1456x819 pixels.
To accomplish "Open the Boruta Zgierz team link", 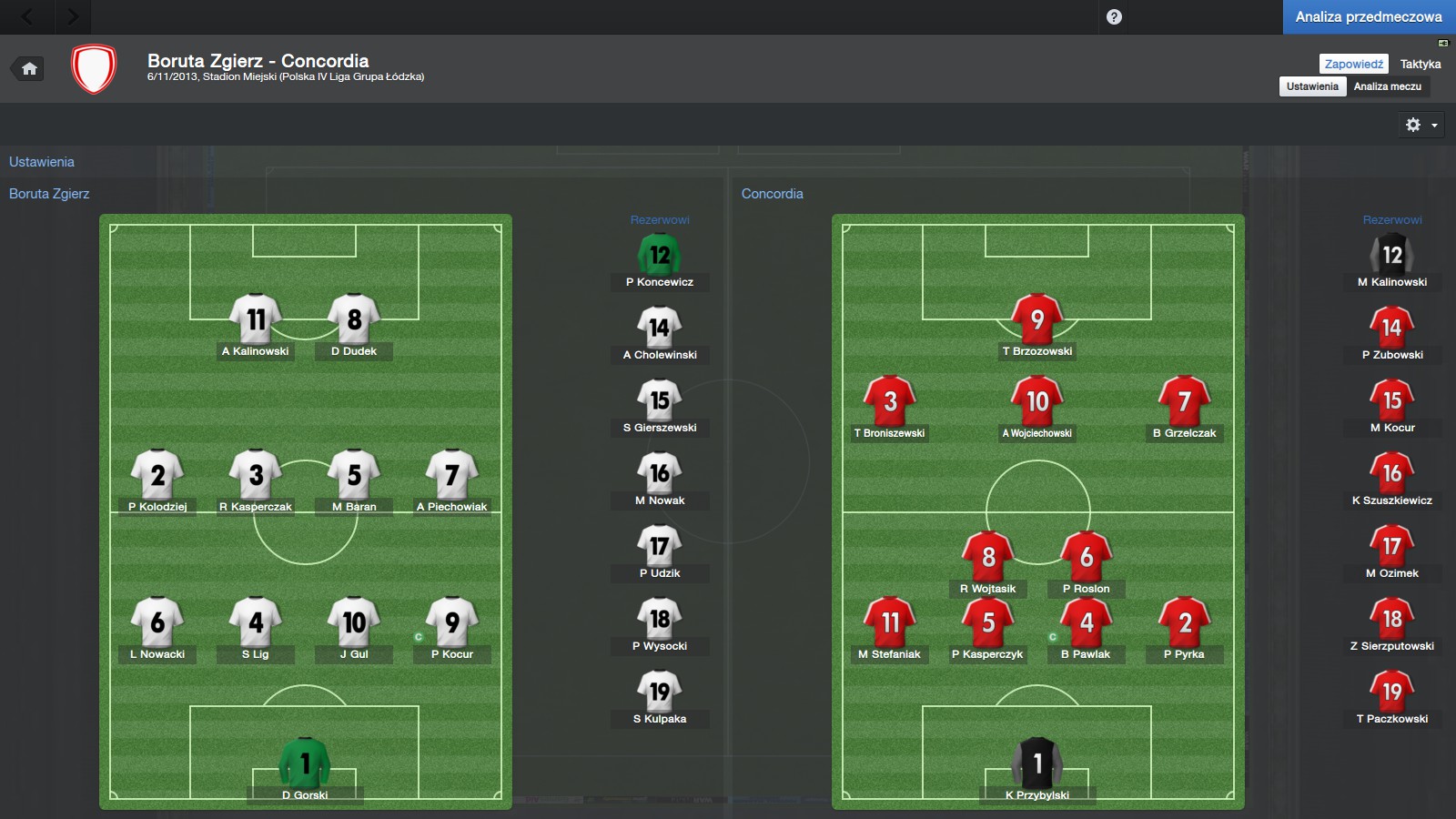I will click(49, 194).
